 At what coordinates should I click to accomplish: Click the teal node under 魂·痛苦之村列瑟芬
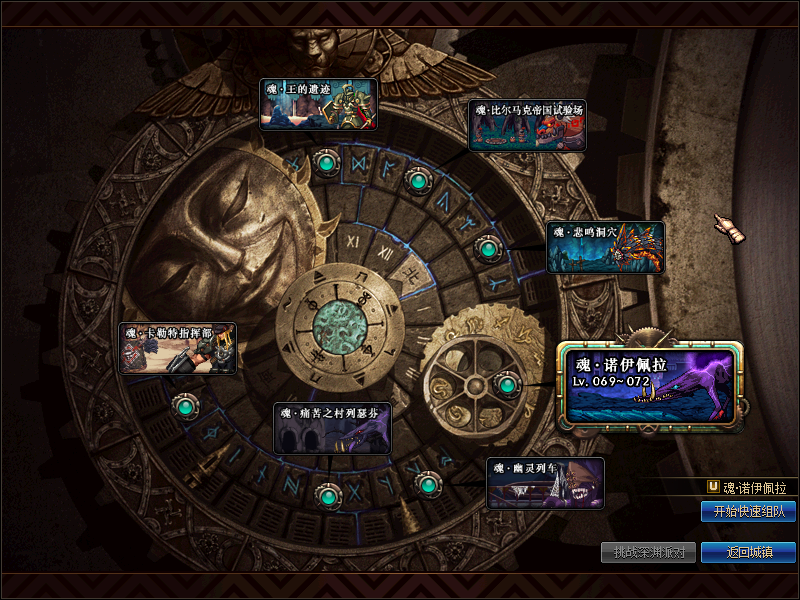(326, 494)
